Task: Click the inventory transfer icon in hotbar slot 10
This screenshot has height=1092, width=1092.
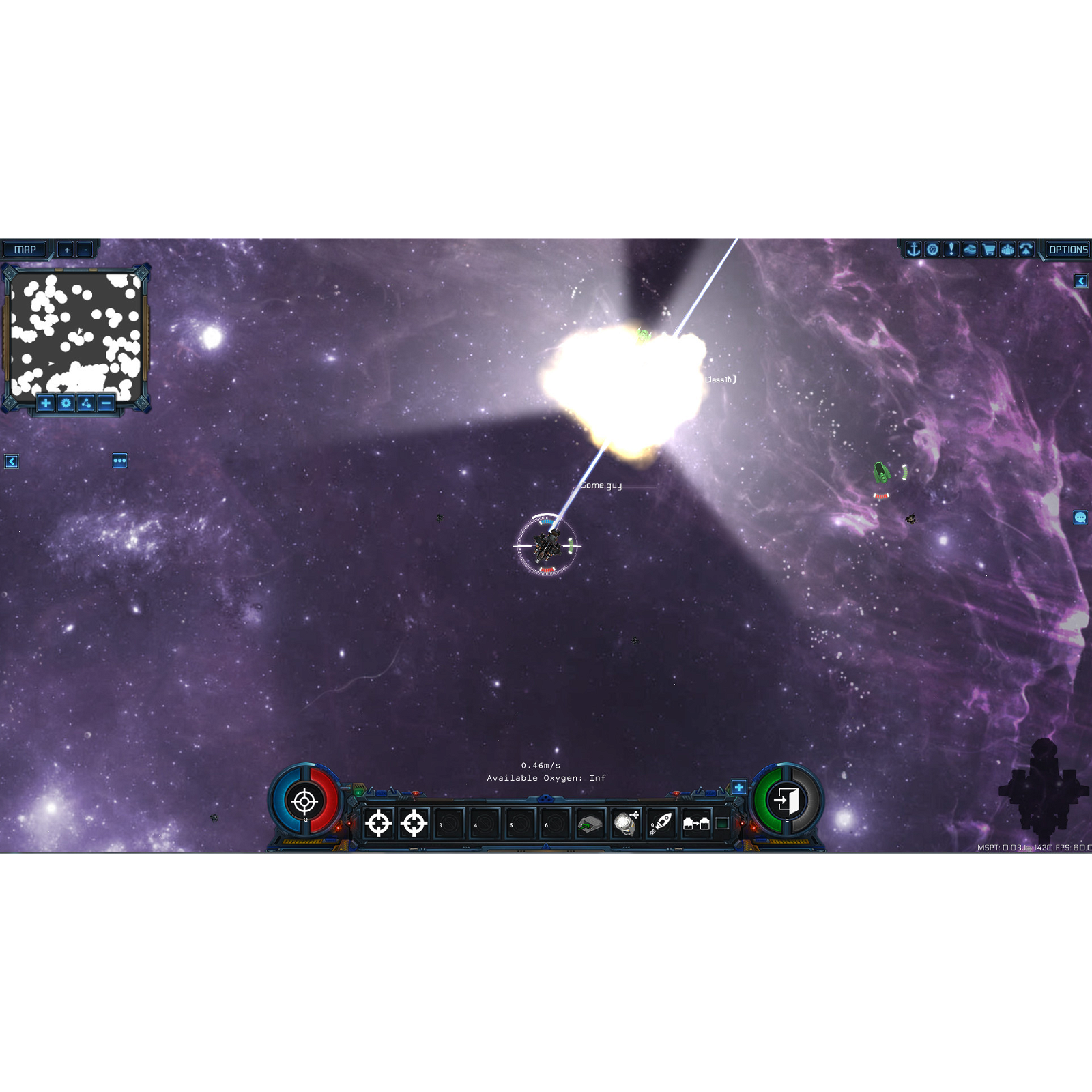Action: coord(696,823)
